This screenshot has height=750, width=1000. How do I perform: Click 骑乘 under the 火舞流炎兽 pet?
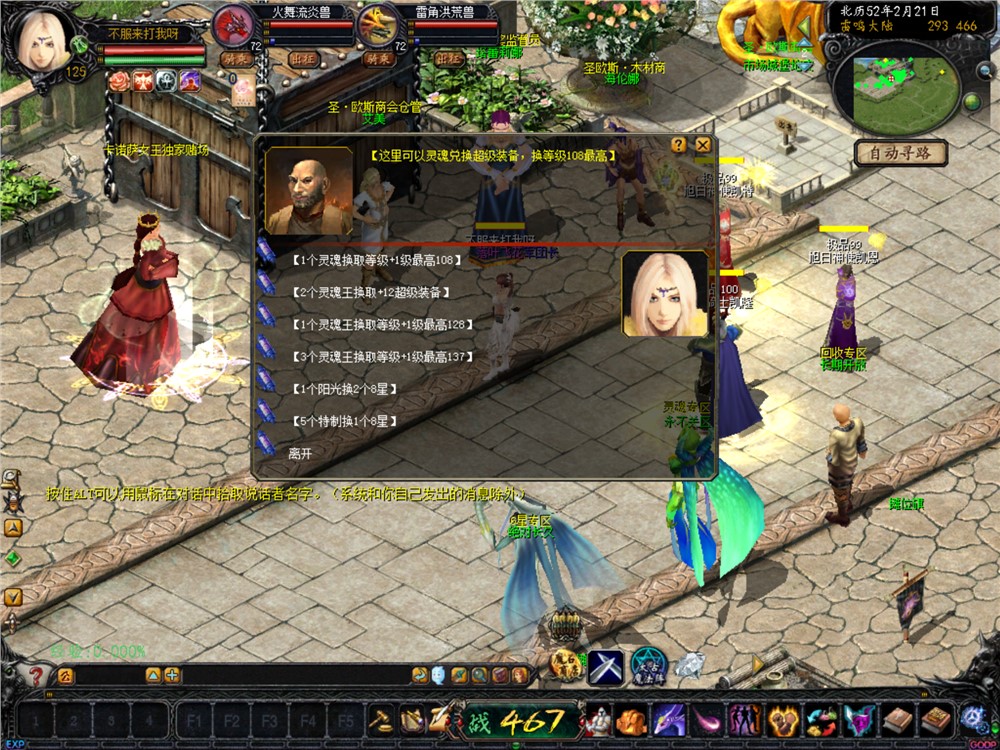[235, 59]
